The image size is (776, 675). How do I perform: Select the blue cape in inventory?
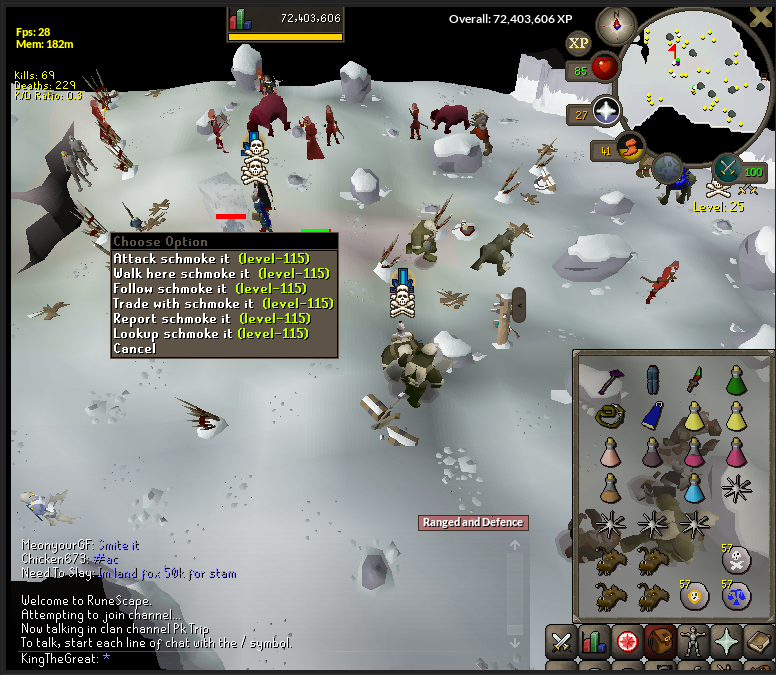click(652, 416)
